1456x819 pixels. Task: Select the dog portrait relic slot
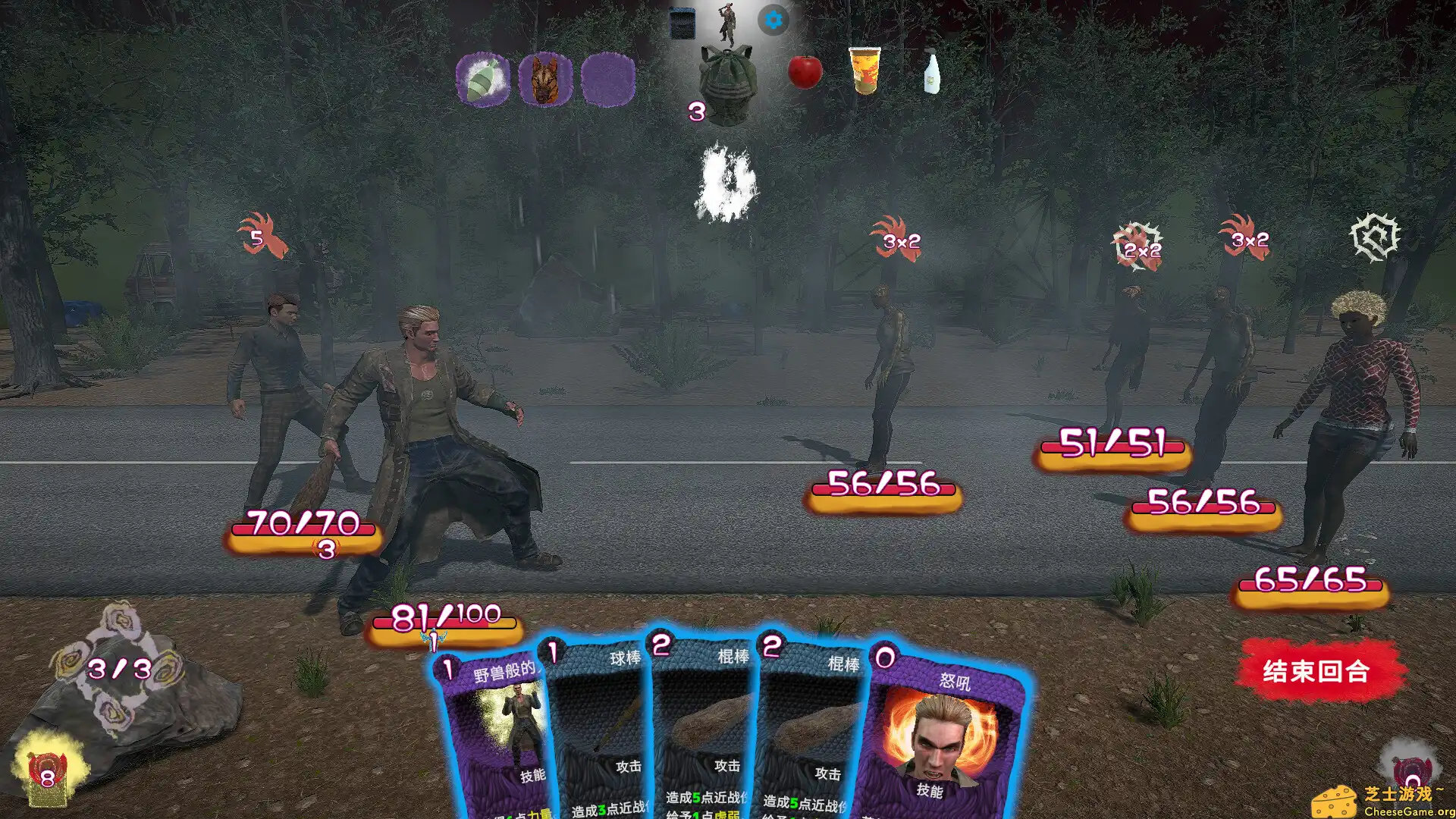point(545,79)
